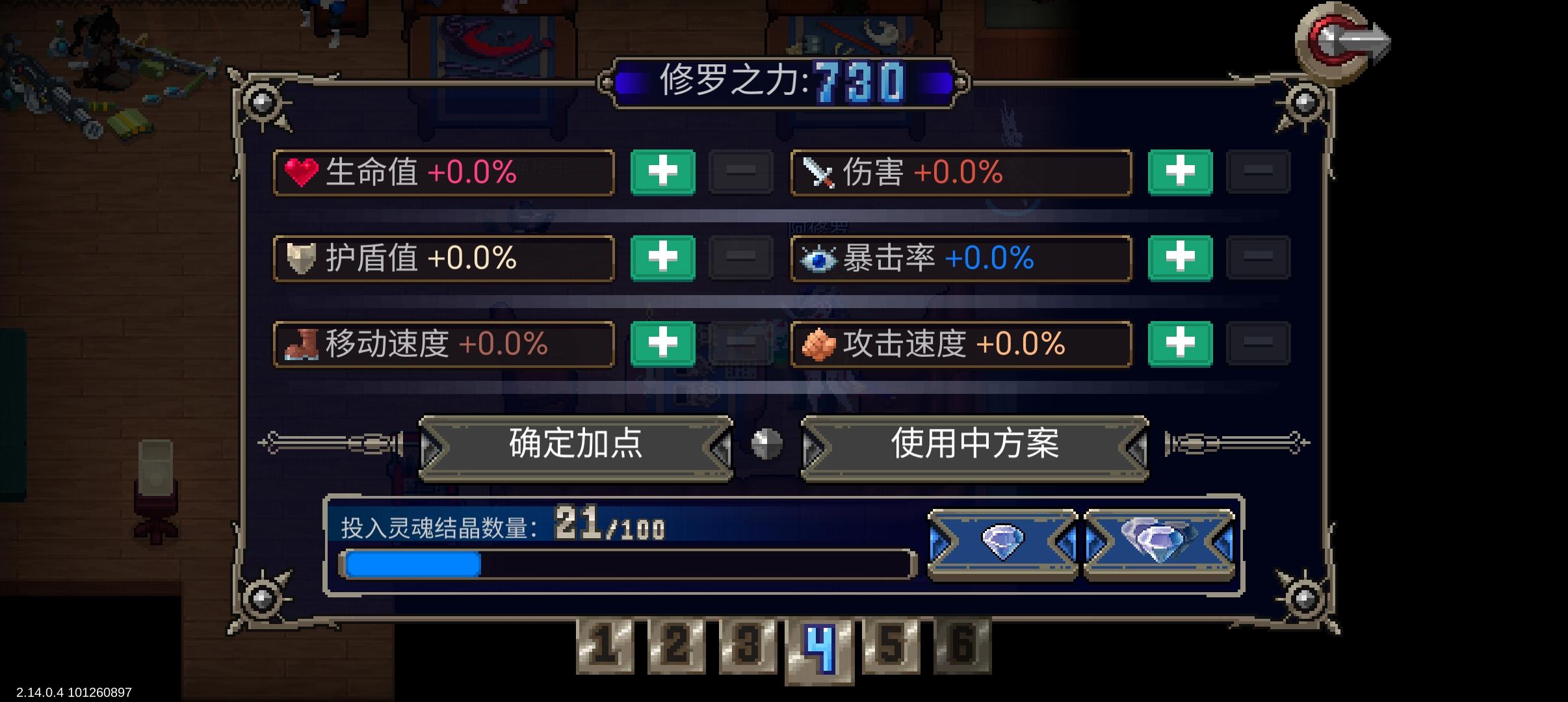
Task: Decrease 伤害 with its minus button
Action: 1259,172
